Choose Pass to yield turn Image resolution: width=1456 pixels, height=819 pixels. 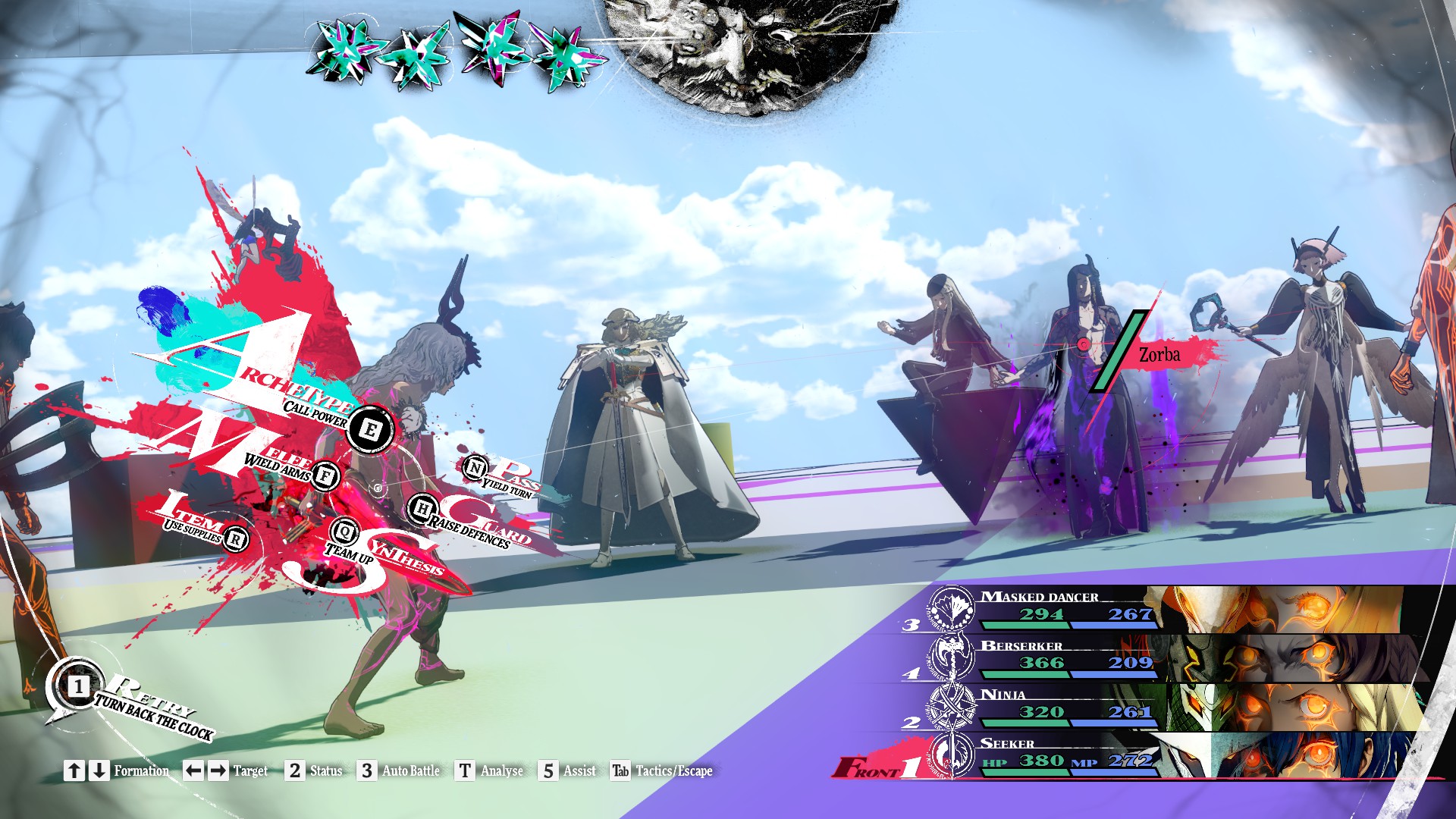click(x=475, y=467)
